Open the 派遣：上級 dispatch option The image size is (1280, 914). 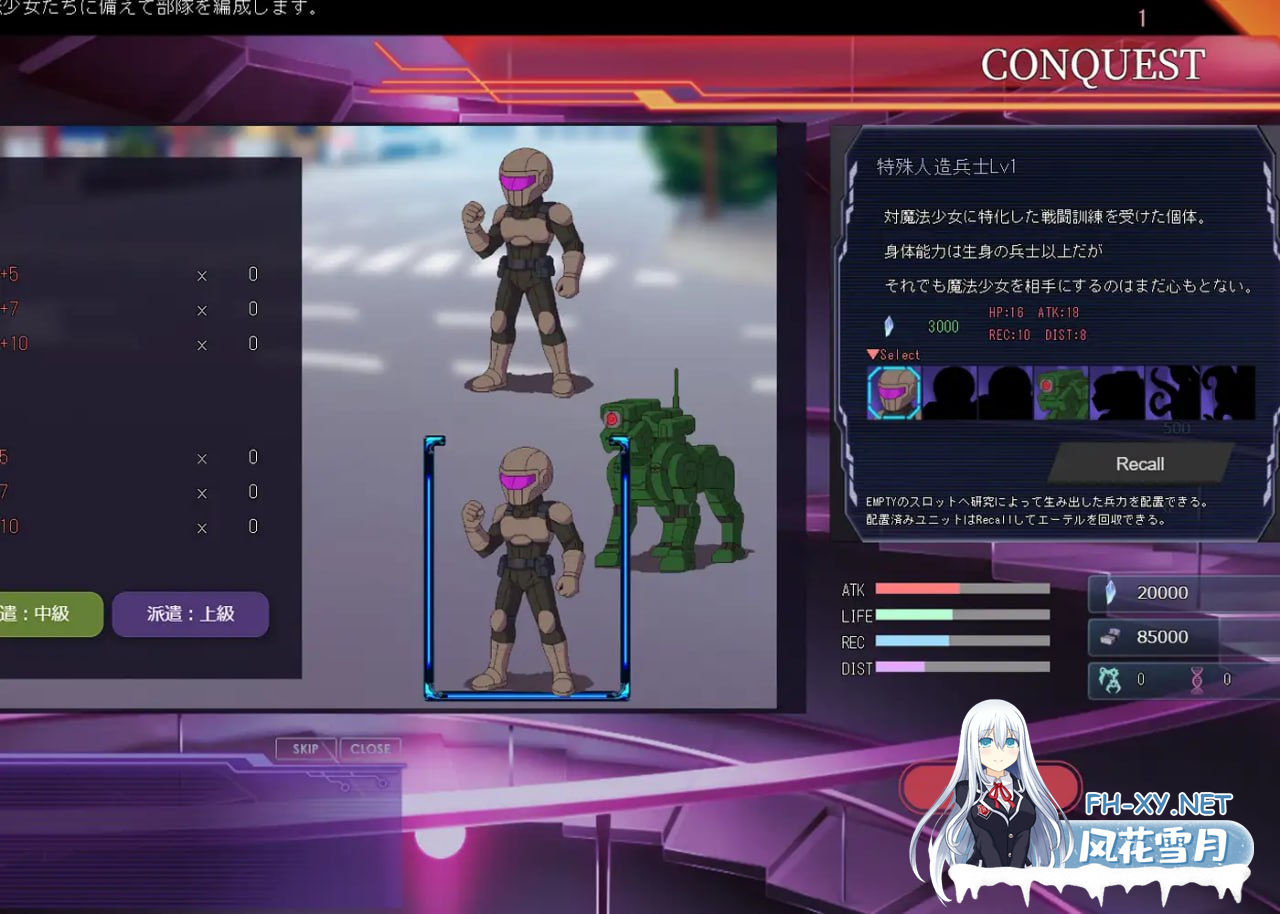[x=190, y=614]
